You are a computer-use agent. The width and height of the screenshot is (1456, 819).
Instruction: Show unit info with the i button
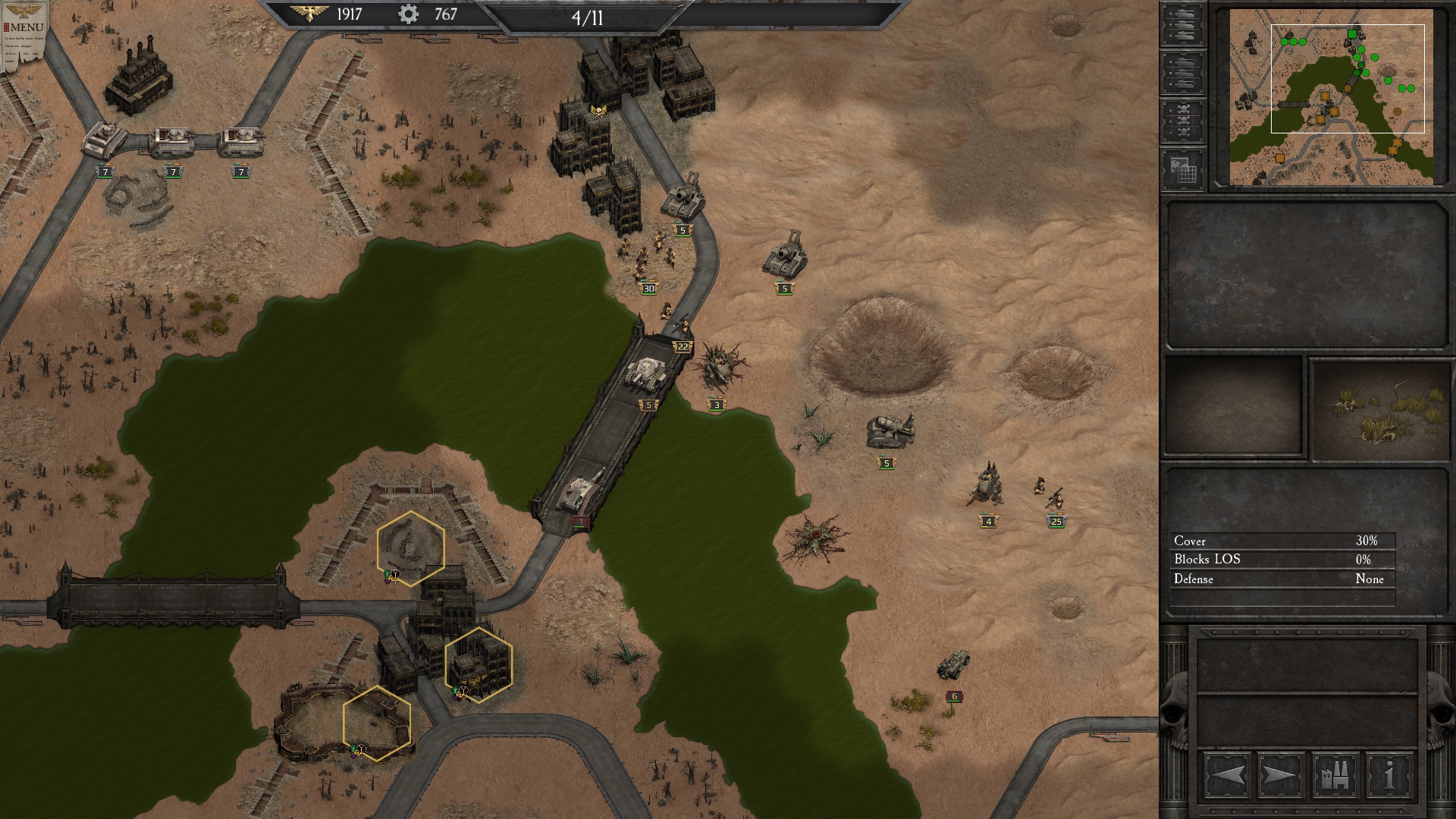[x=1389, y=776]
